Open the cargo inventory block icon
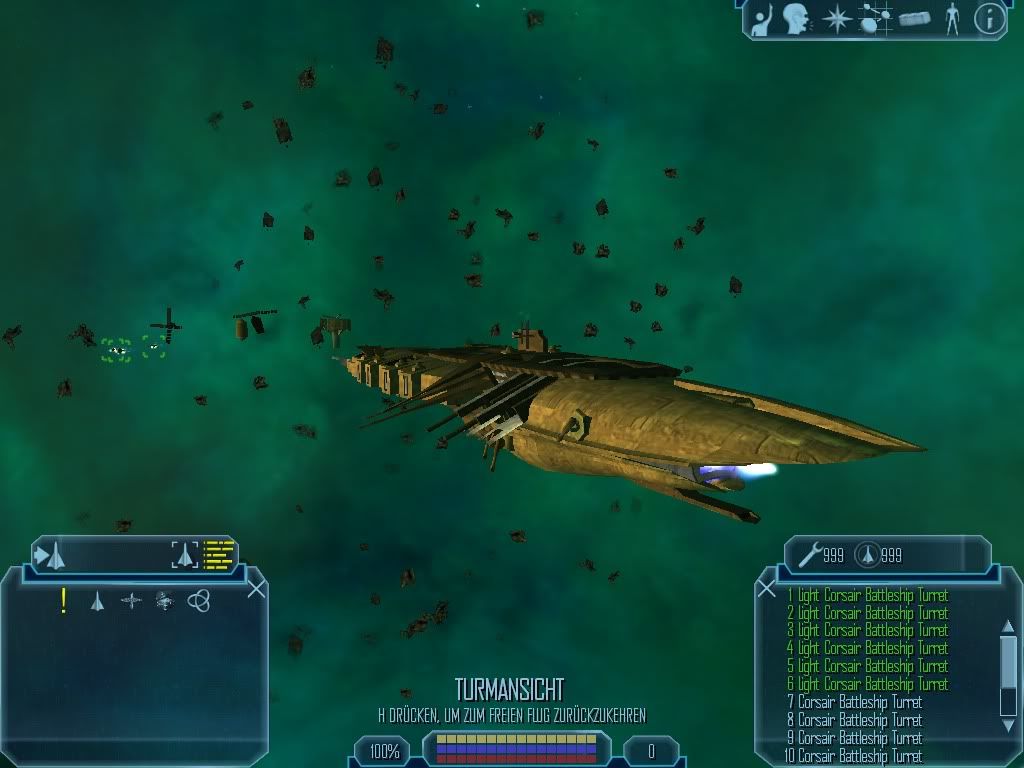The height and width of the screenshot is (768, 1024). coord(914,18)
